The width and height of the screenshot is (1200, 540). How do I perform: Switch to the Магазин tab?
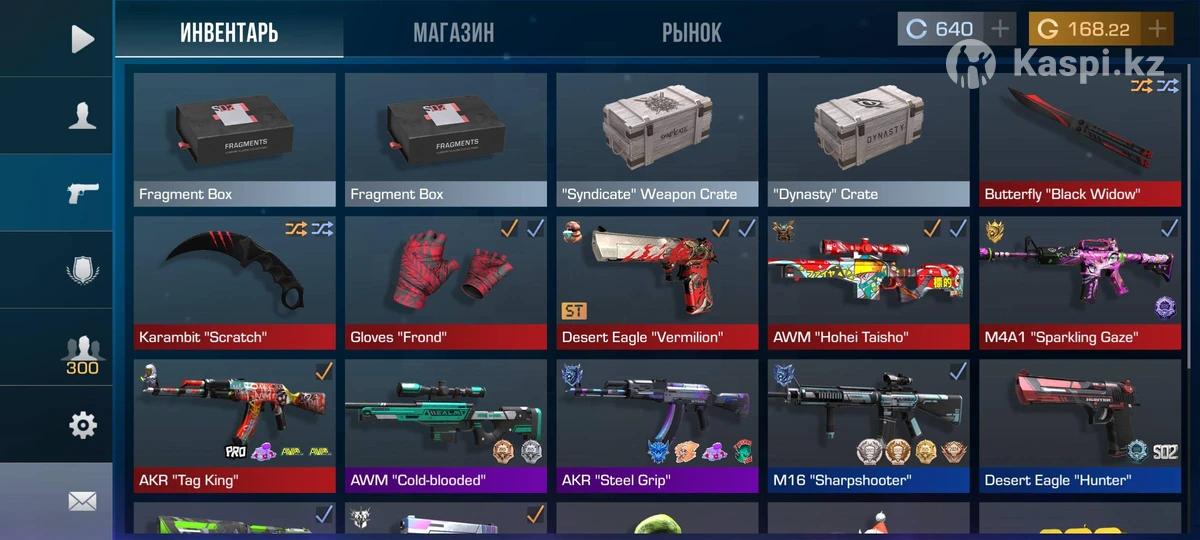click(453, 33)
